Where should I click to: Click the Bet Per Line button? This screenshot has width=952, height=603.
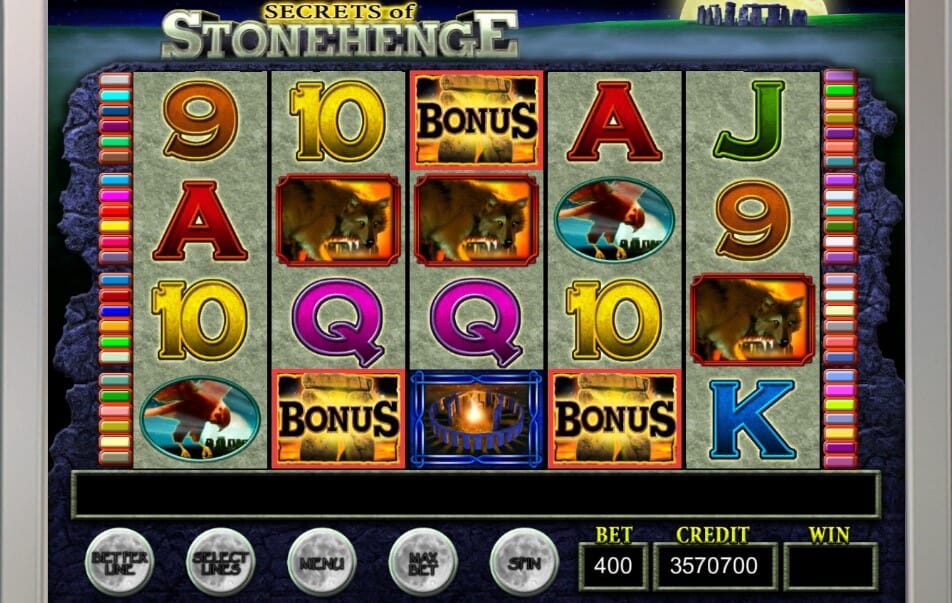coord(119,562)
